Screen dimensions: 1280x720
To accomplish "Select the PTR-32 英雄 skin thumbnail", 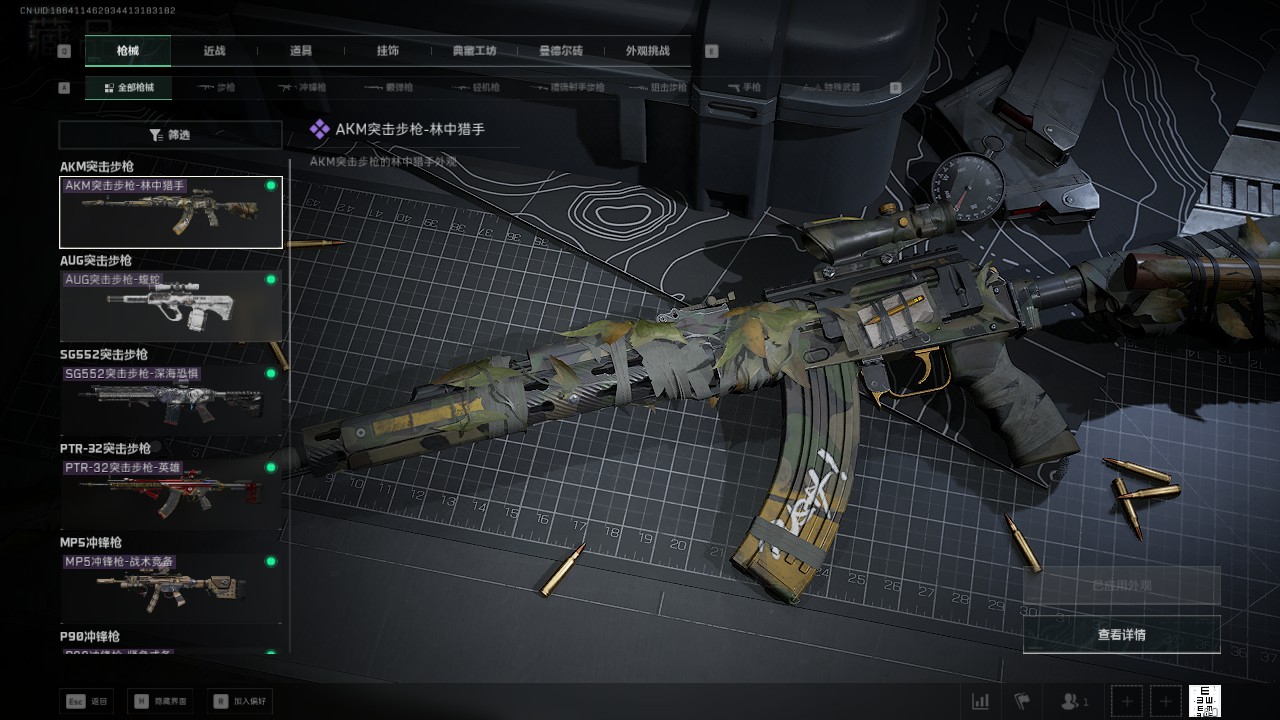I will tap(170, 494).
